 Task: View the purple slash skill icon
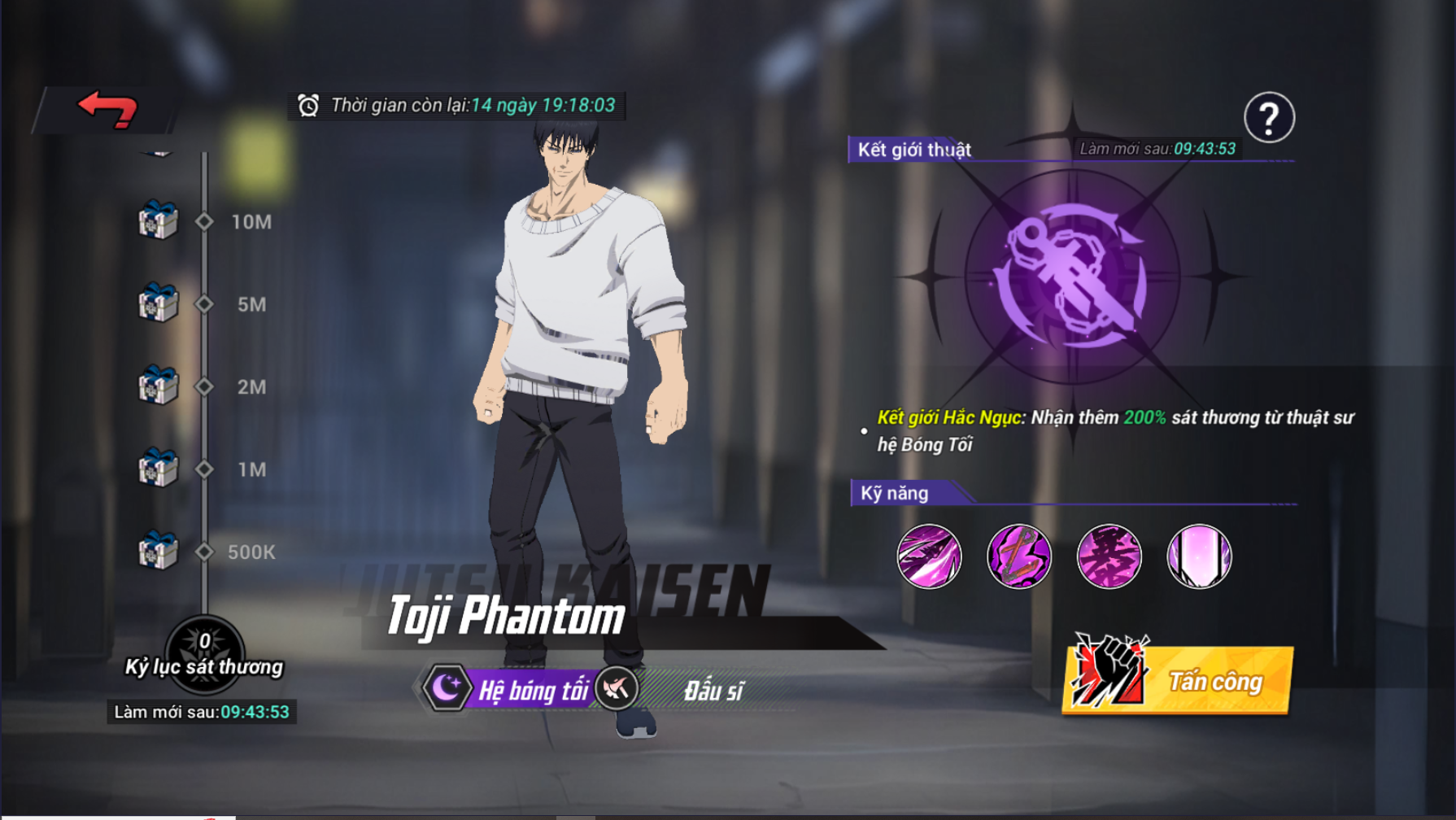coord(929,556)
